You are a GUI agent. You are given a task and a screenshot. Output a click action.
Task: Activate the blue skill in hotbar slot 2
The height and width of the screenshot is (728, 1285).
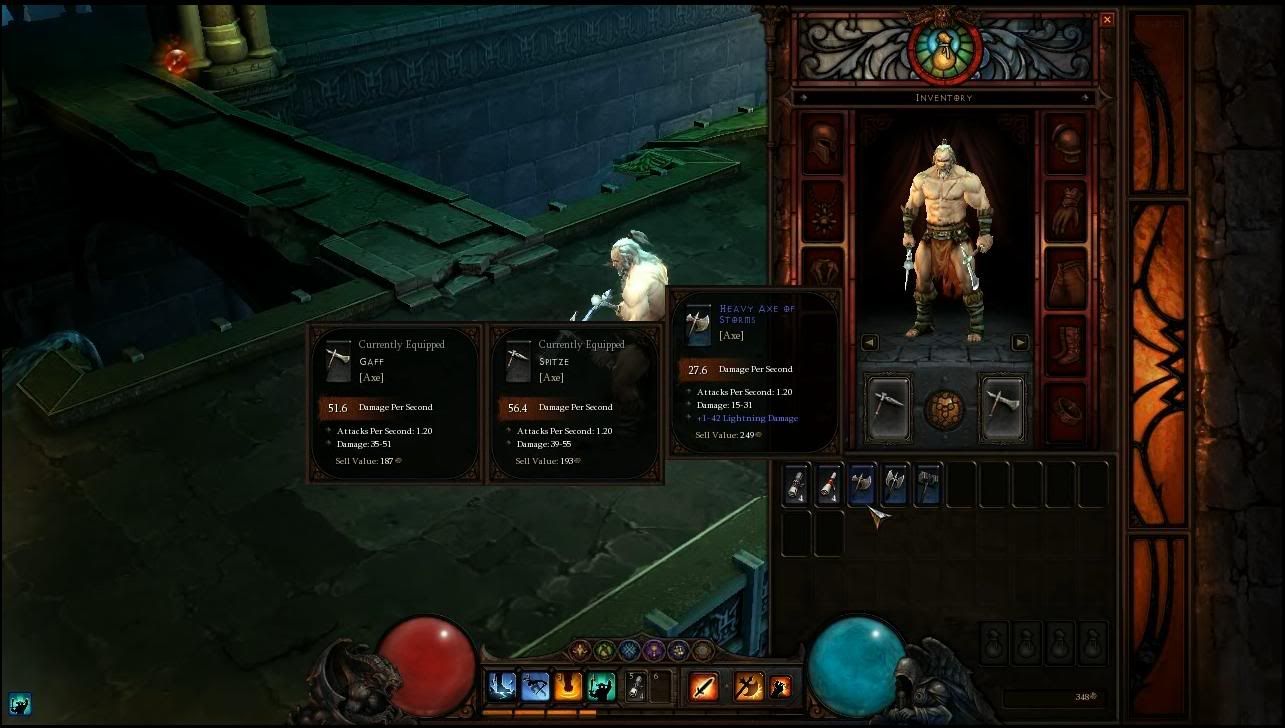[x=533, y=685]
